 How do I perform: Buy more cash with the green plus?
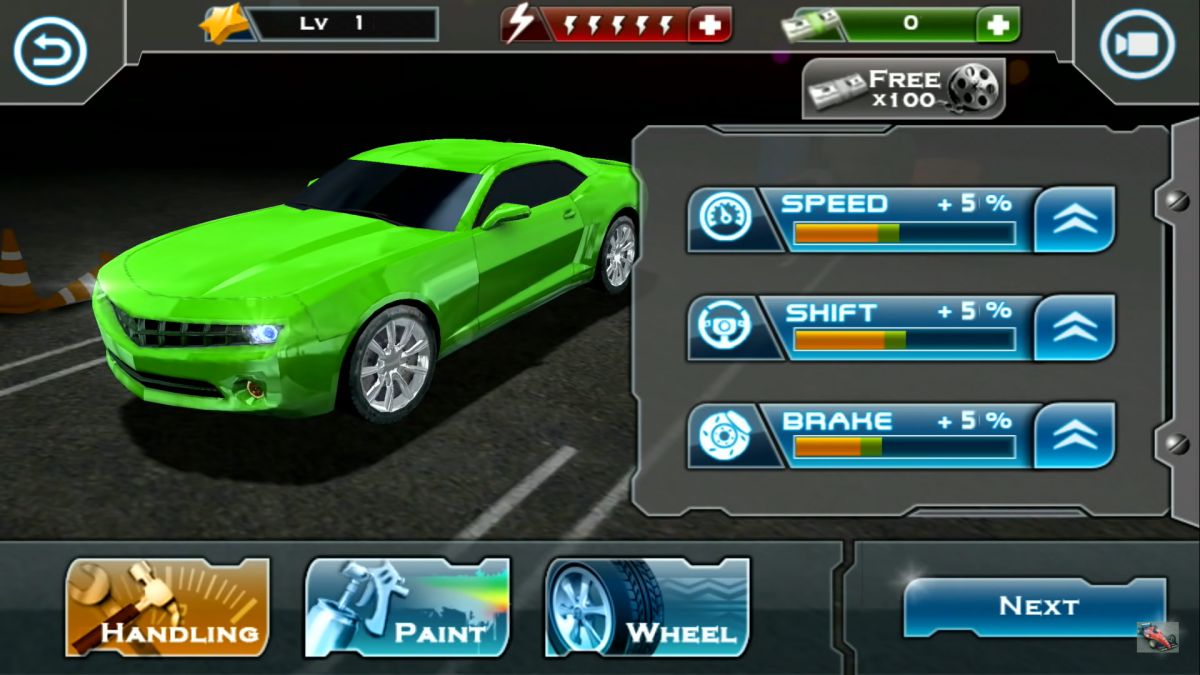(x=997, y=25)
